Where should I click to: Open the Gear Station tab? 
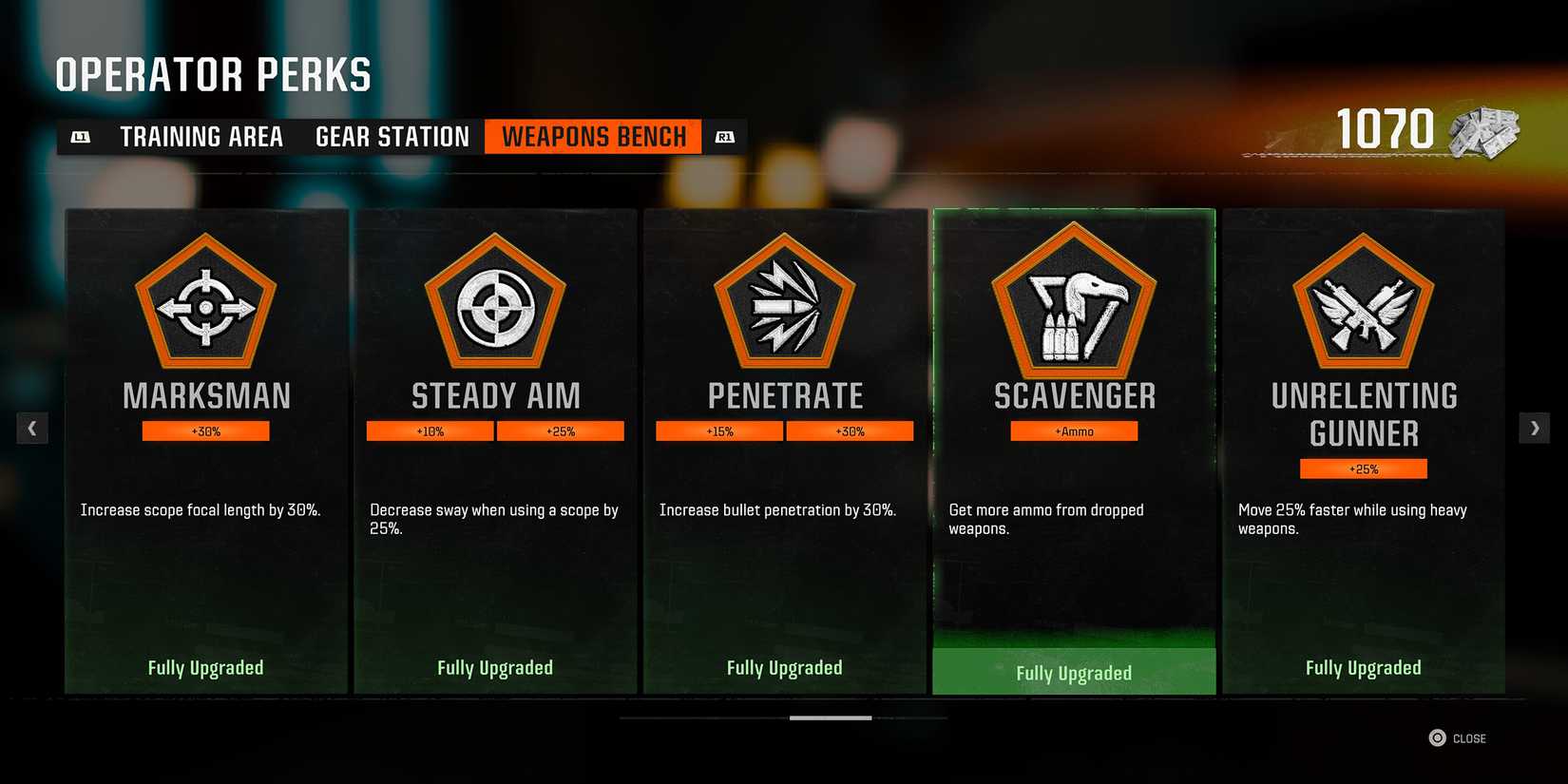click(x=392, y=136)
